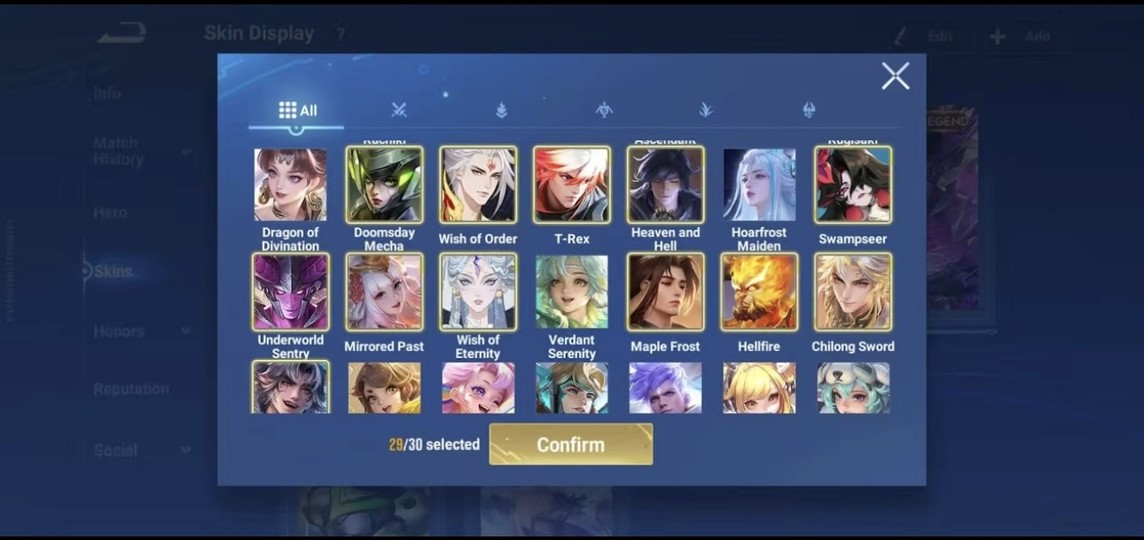Switch to the crossed swords role tab
This screenshot has height=540, width=1144.
399,110
